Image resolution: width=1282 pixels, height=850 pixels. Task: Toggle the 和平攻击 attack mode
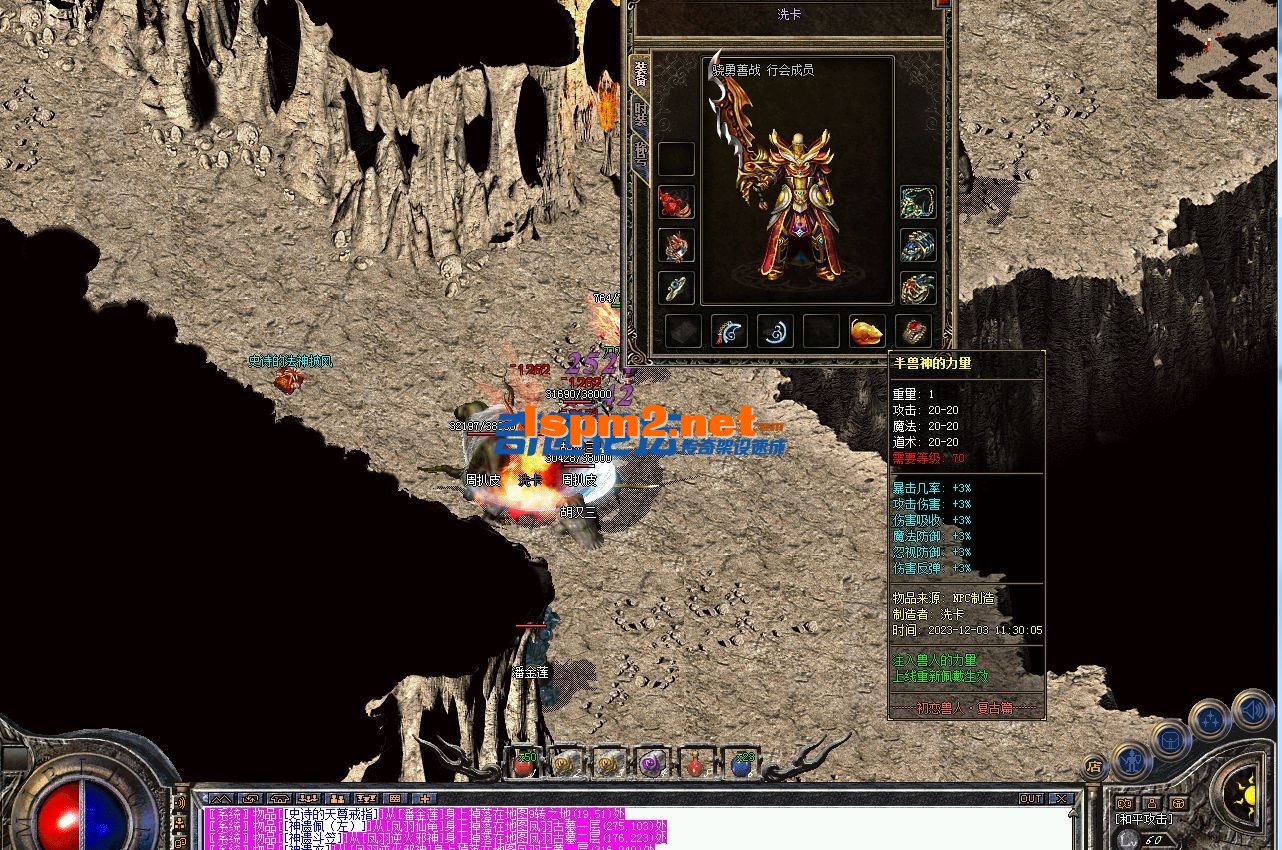coord(1143,817)
